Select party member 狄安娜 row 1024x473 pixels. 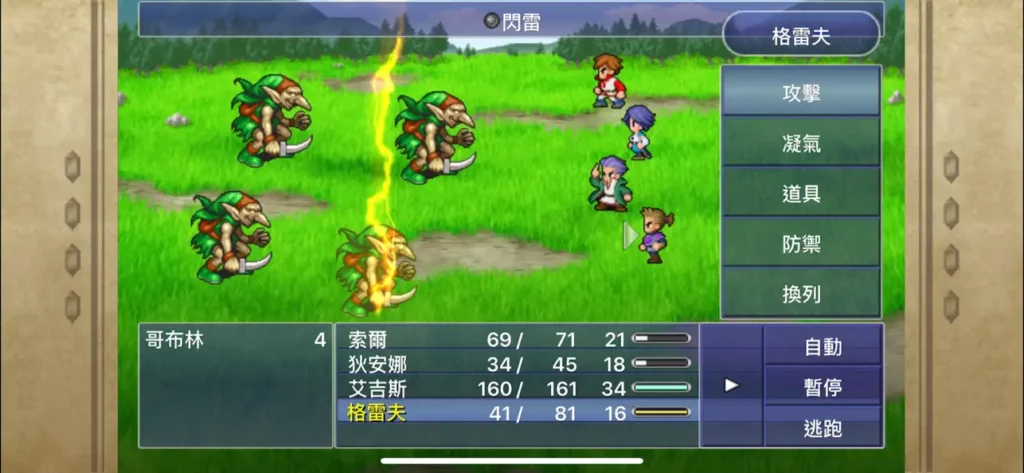pos(517,363)
